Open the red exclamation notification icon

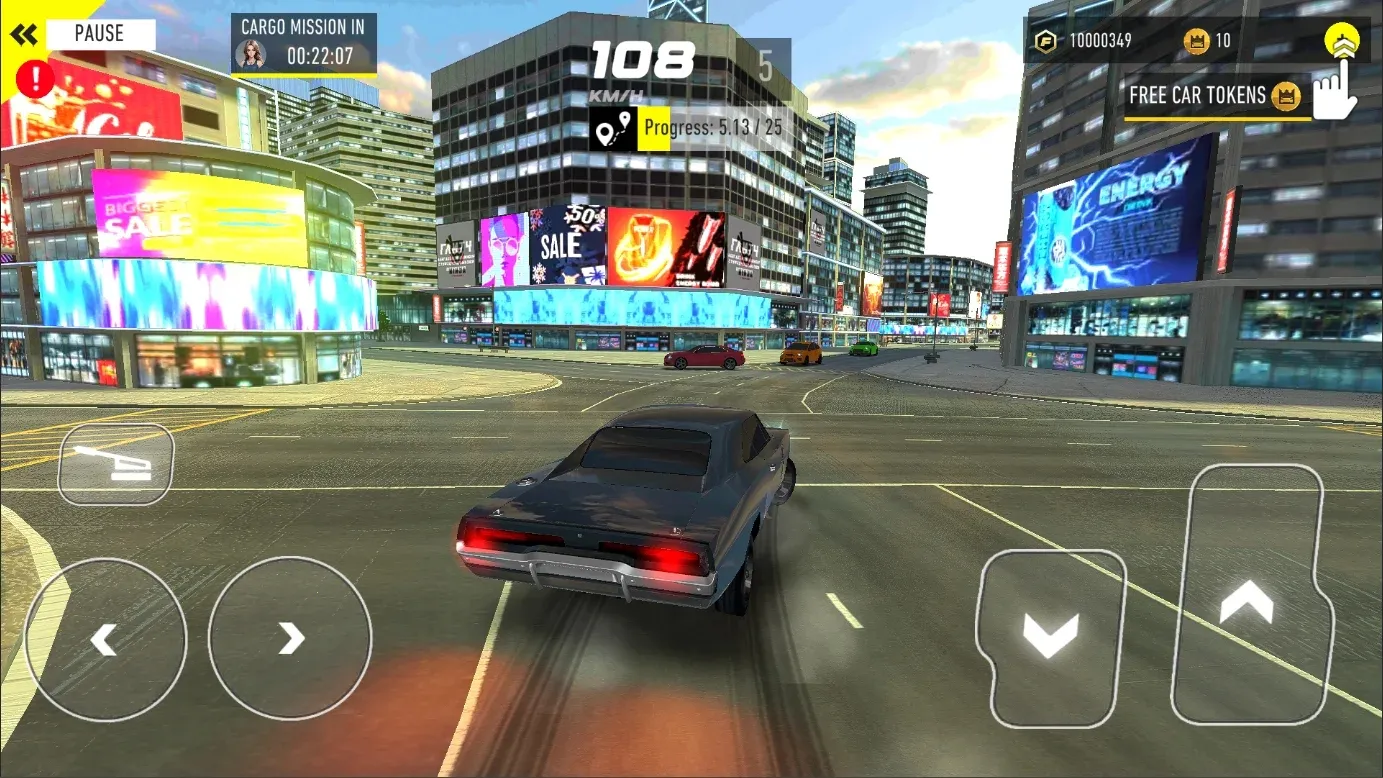pyautogui.click(x=33, y=80)
